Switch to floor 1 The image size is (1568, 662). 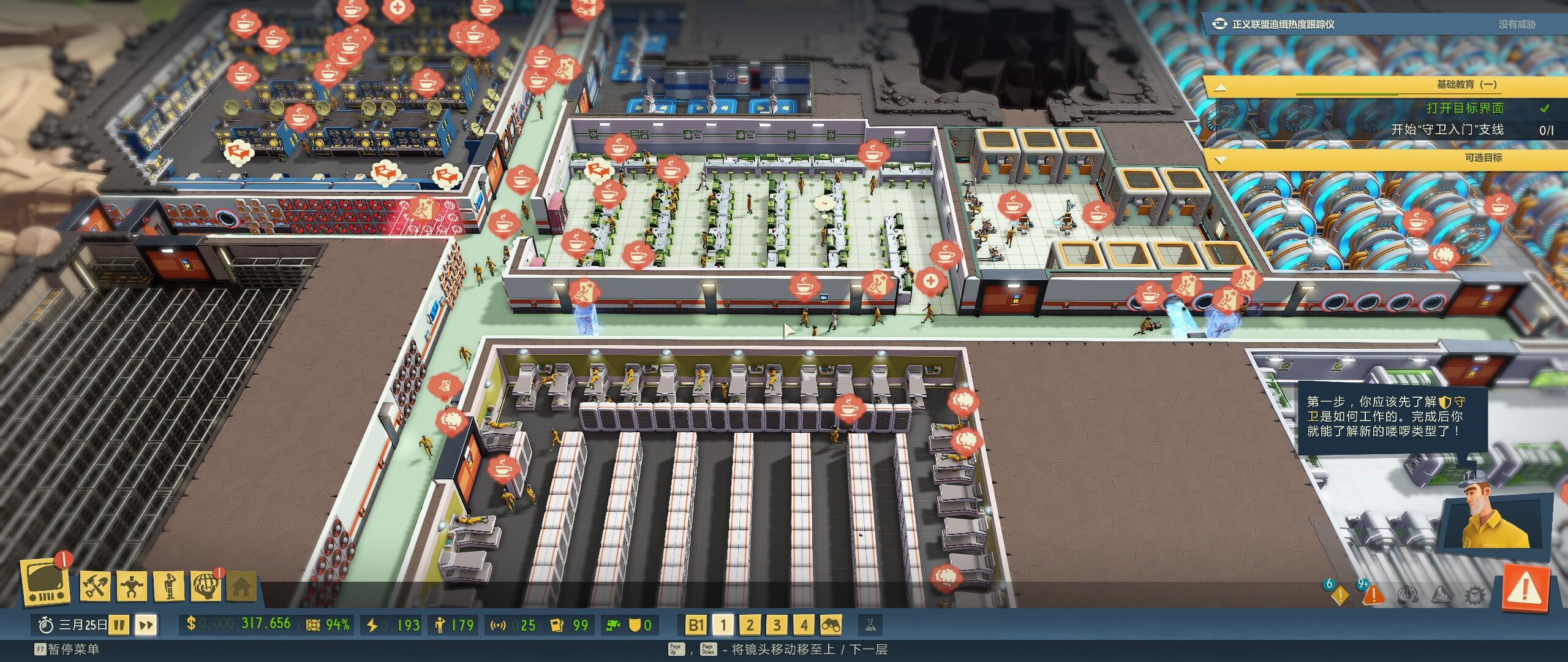(723, 625)
